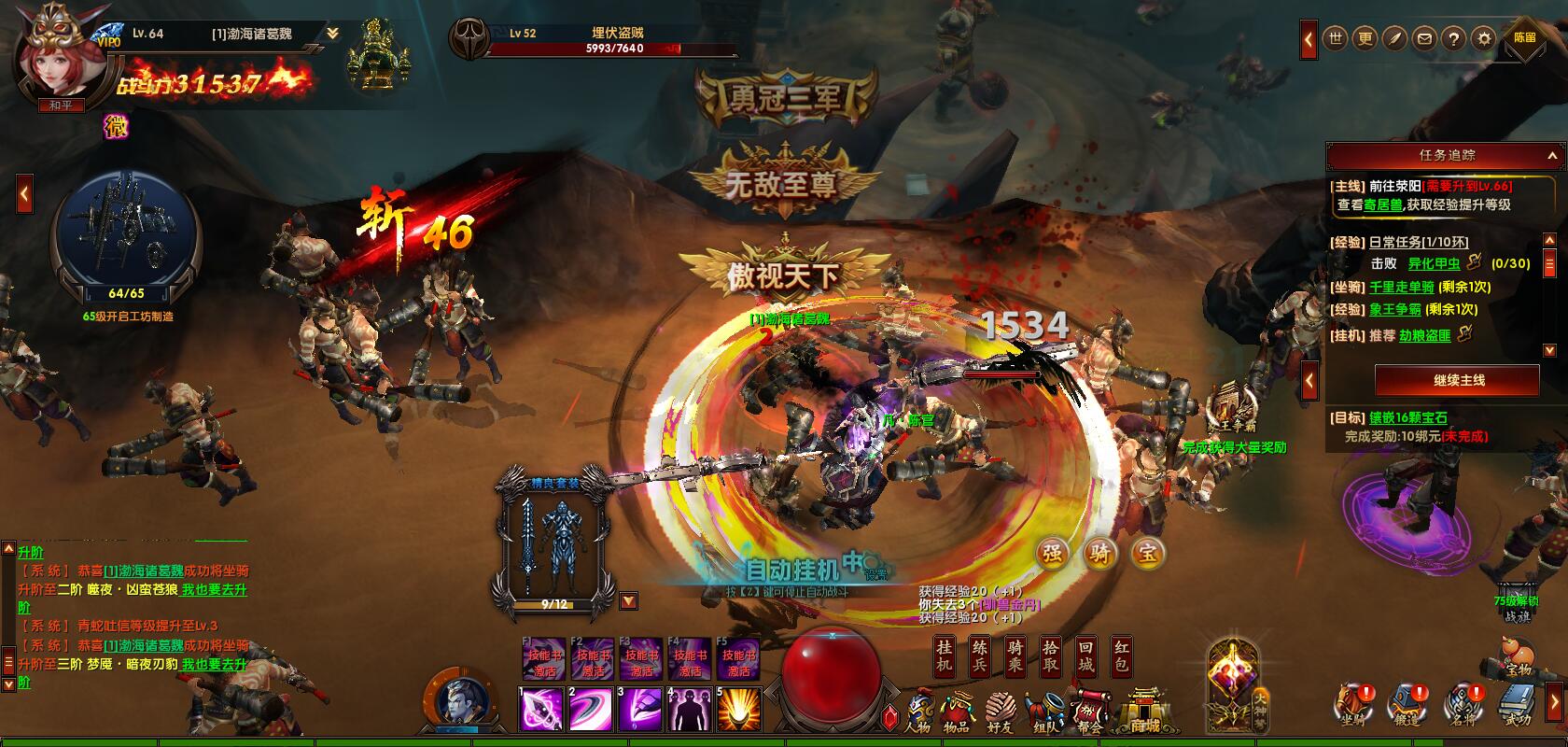
Task: Toggle the 挂机 auto-battle button
Action: (x=945, y=656)
